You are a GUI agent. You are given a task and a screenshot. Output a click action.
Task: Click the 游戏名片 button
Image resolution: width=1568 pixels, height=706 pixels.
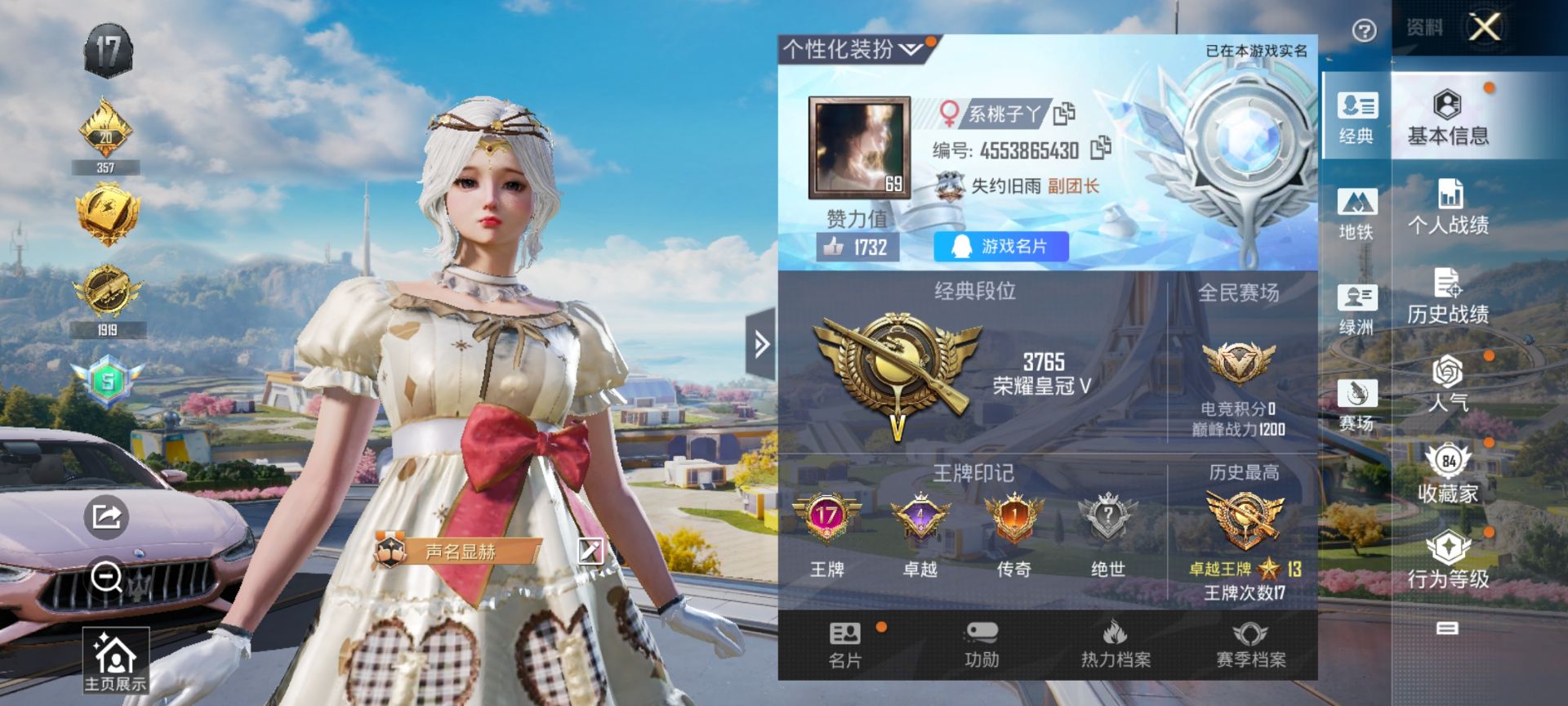pos(1000,246)
